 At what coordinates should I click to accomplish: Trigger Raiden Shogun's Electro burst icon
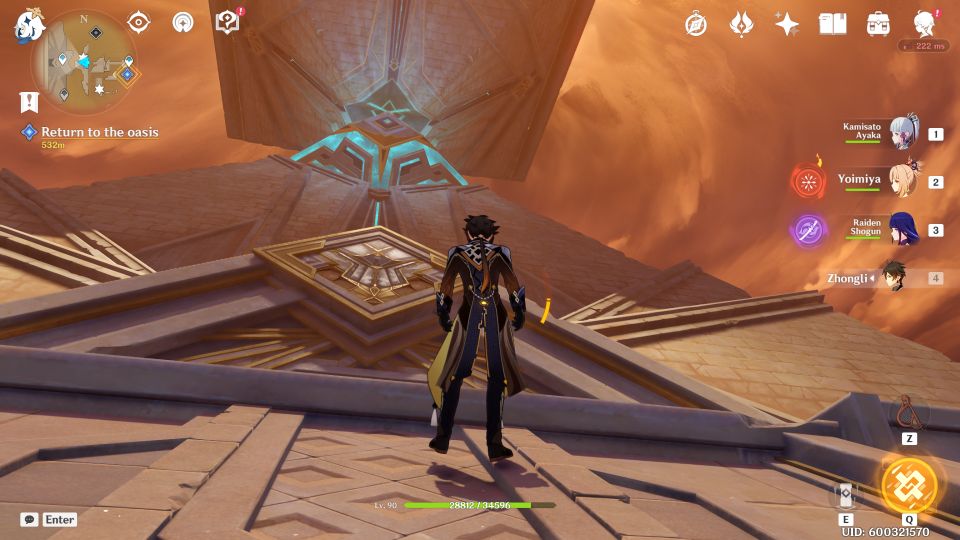click(x=808, y=230)
